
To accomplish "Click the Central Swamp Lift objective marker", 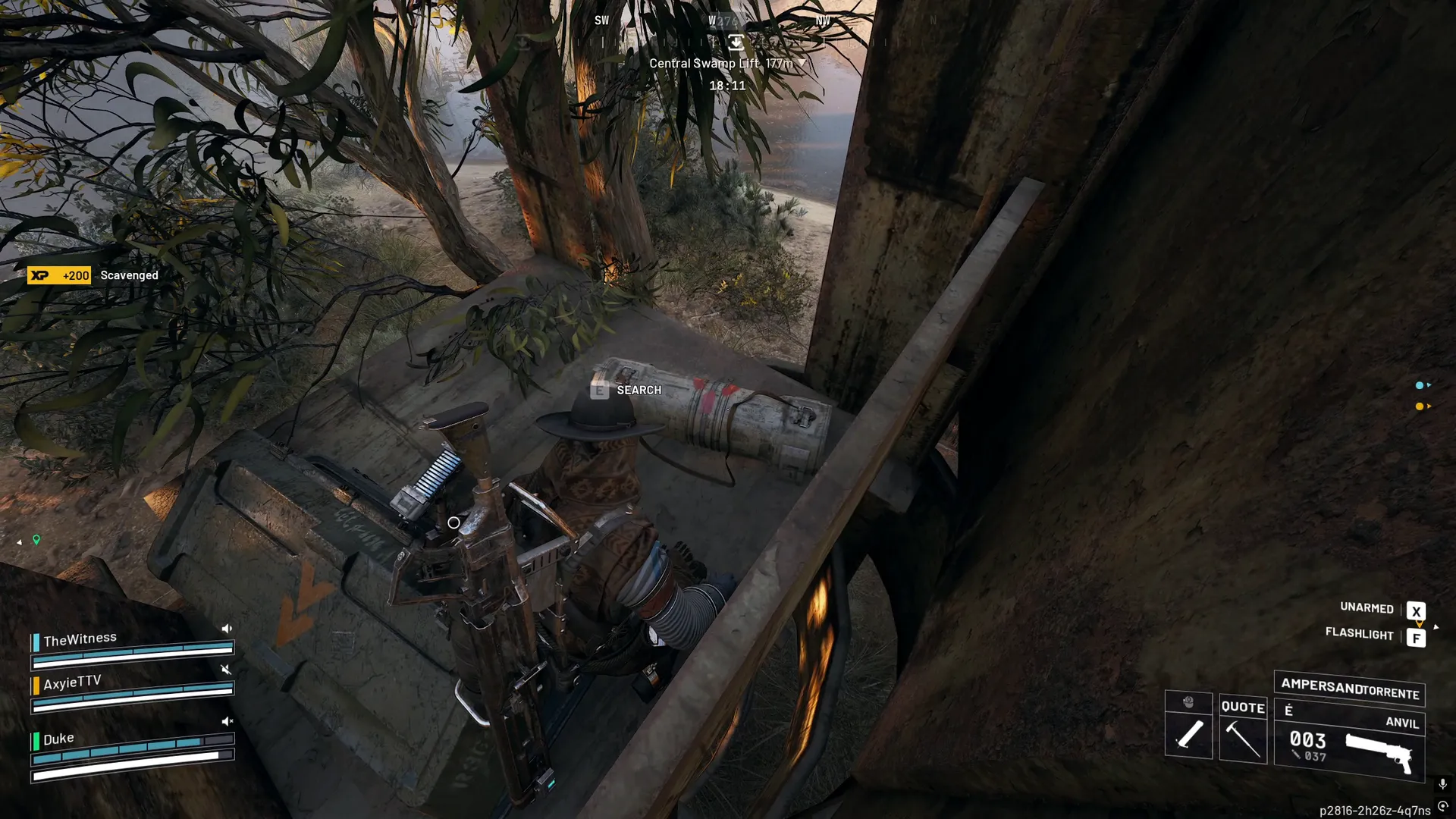I will (735, 42).
